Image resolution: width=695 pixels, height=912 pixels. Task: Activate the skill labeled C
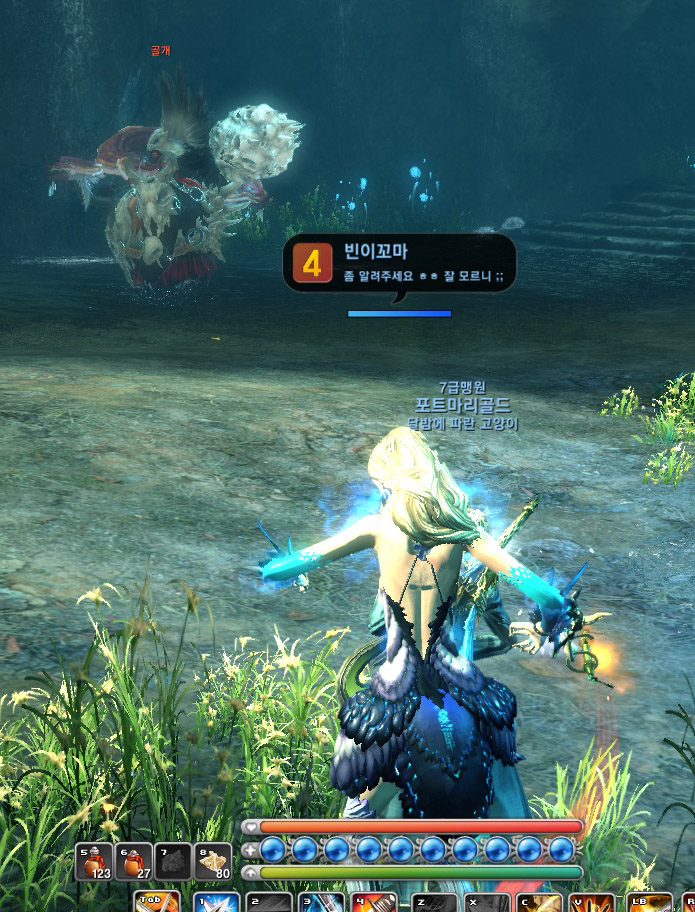[539, 903]
